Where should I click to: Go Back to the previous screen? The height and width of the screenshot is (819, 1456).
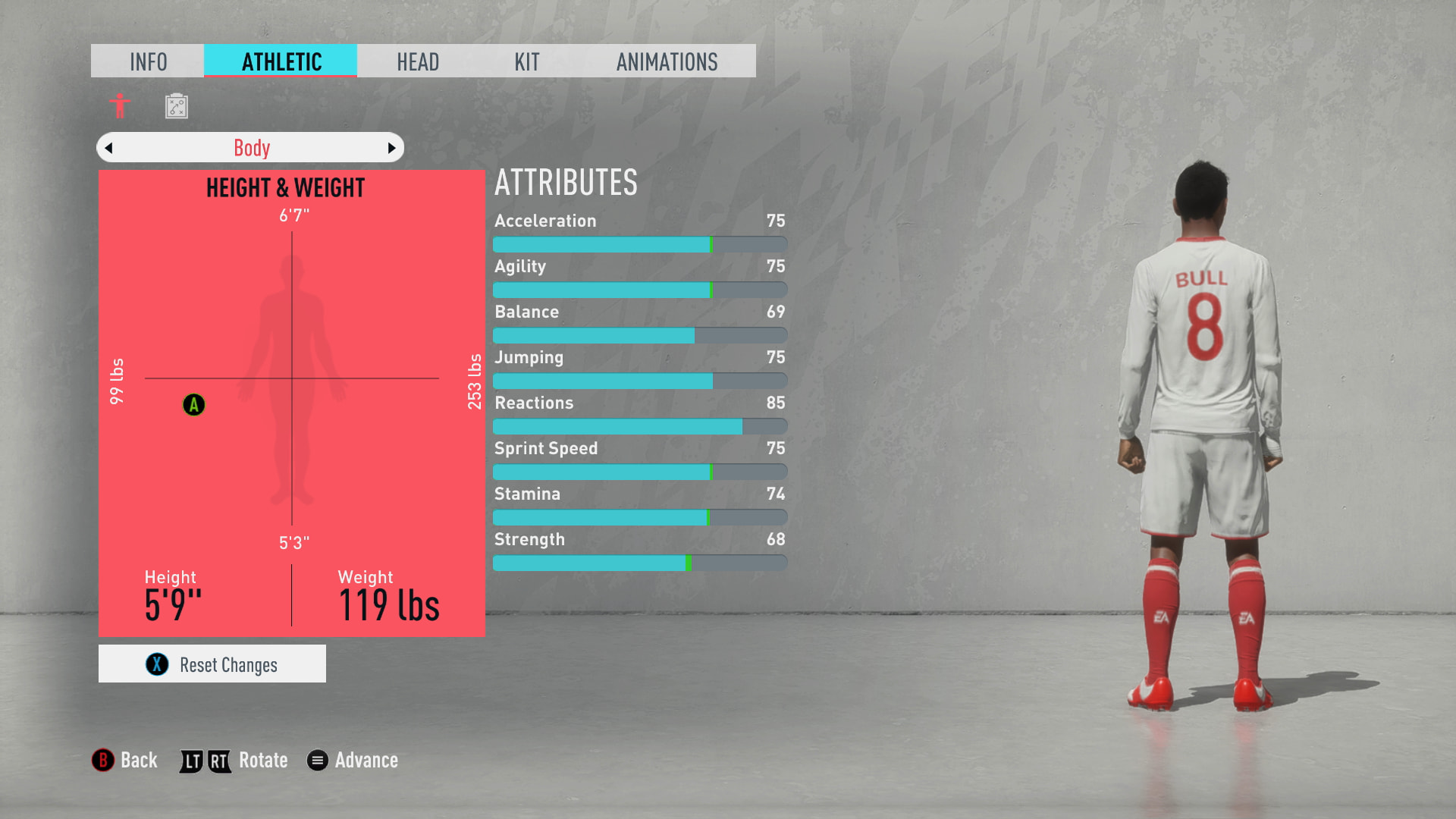(125, 760)
